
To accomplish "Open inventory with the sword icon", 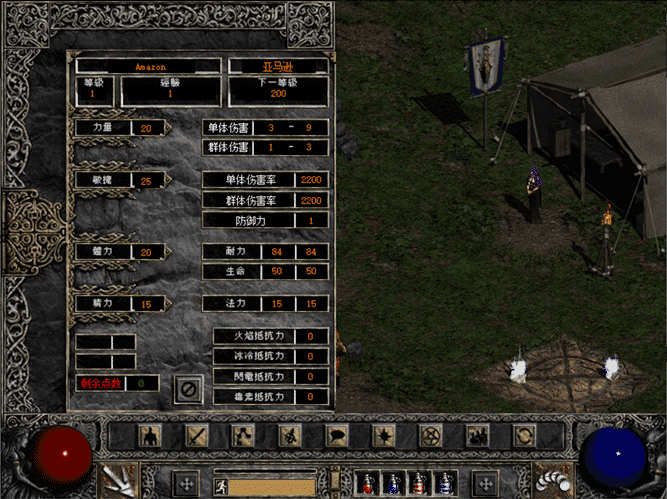I will 197,436.
